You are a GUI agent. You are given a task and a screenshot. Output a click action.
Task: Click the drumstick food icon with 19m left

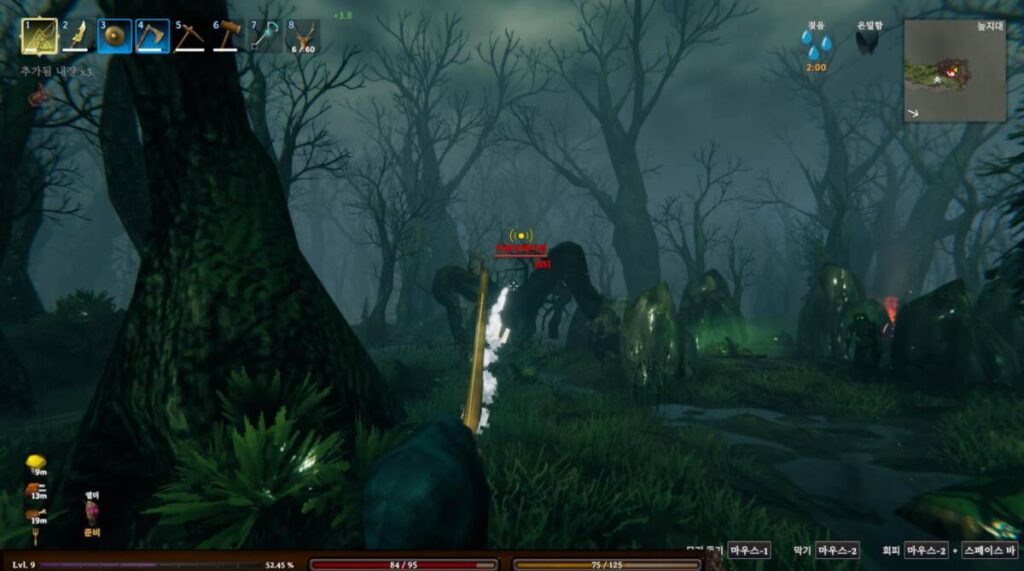pos(36,513)
